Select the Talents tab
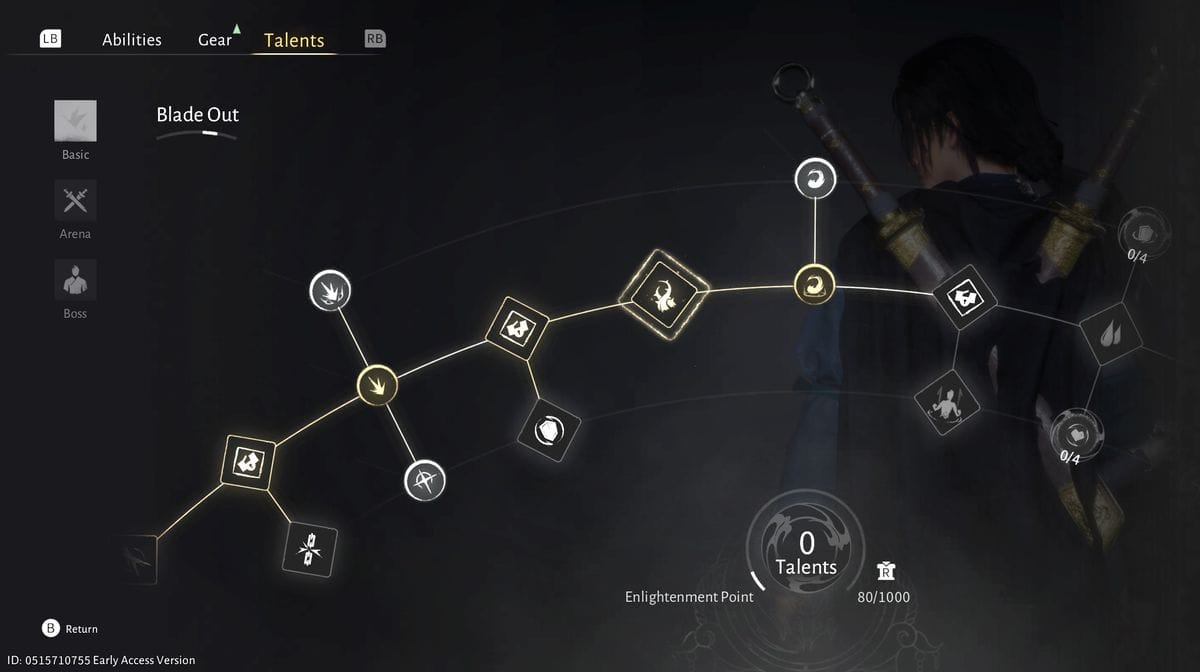This screenshot has width=1200, height=672. click(294, 40)
